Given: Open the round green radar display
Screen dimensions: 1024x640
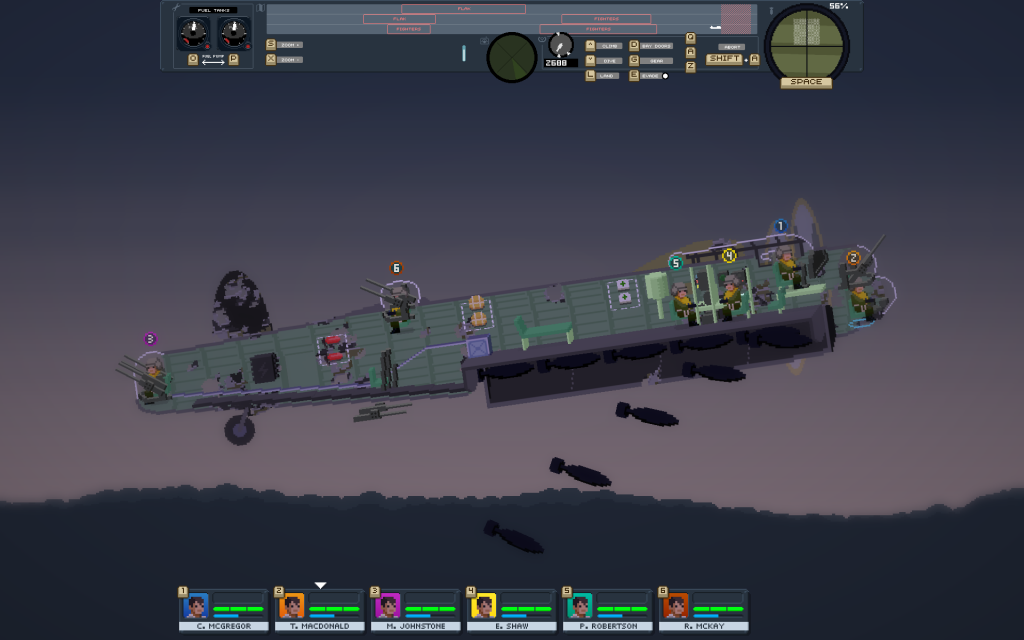Looking at the screenshot, I should coord(511,58).
